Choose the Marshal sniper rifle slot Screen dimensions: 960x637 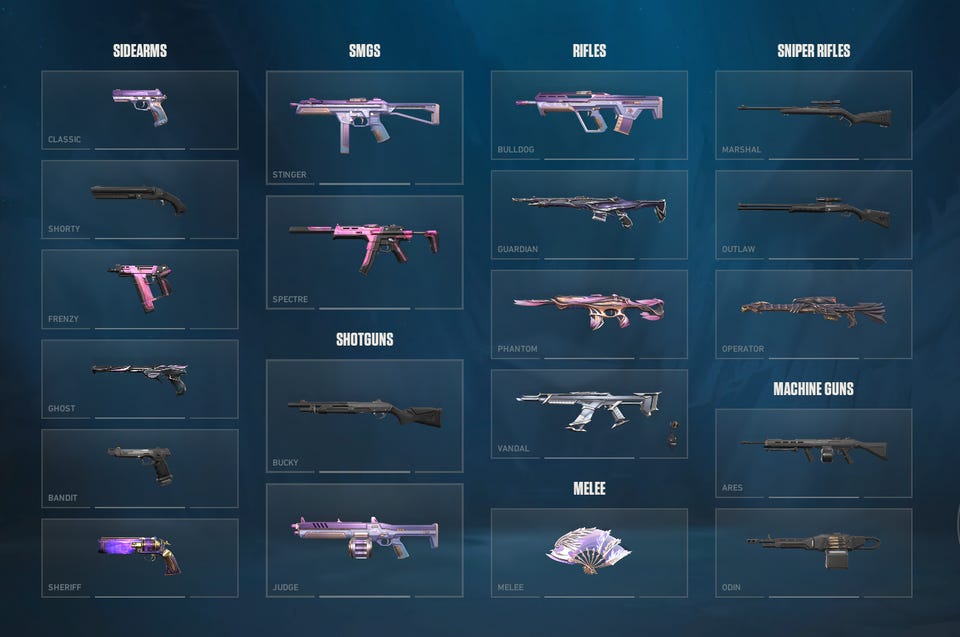(x=814, y=114)
